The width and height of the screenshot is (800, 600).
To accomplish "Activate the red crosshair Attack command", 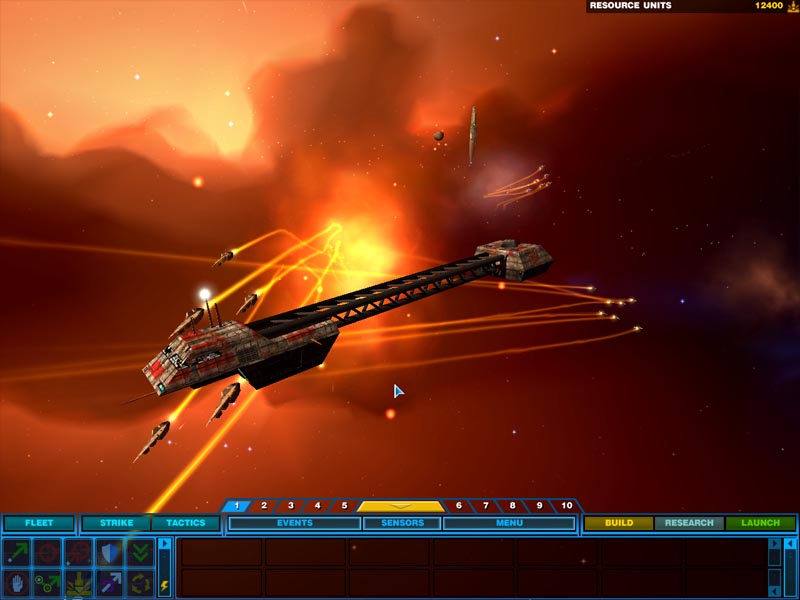I will pos(47,551).
